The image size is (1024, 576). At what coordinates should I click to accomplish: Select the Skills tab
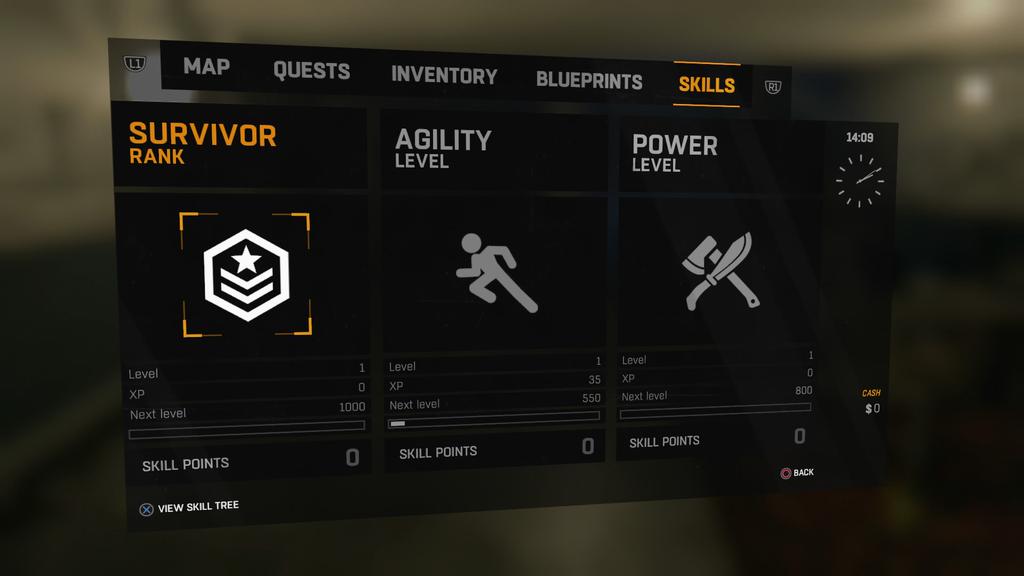coord(706,85)
